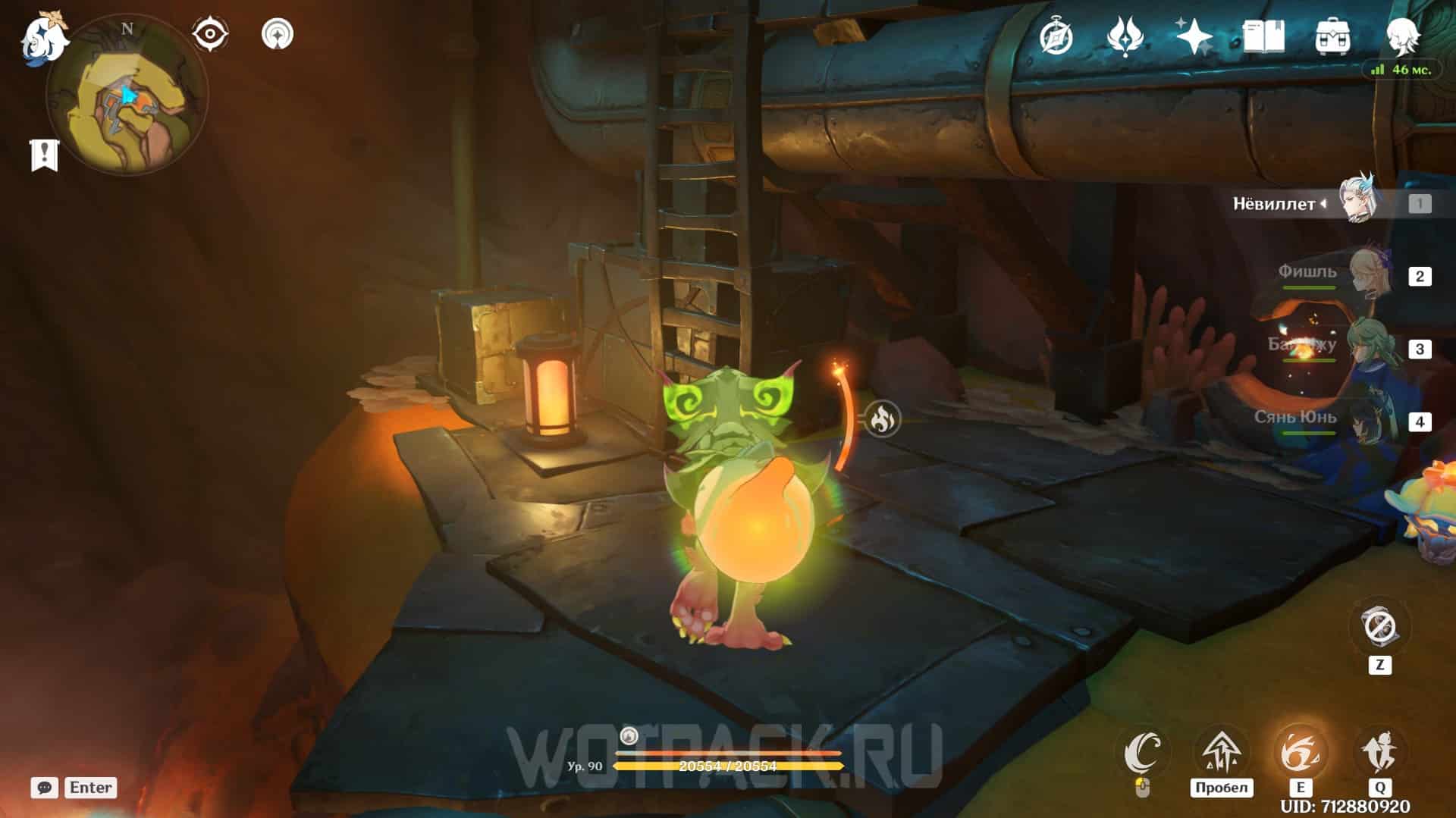Activate the fiery elemental skill icon
Image resolution: width=1456 pixels, height=818 pixels.
[x=1300, y=753]
